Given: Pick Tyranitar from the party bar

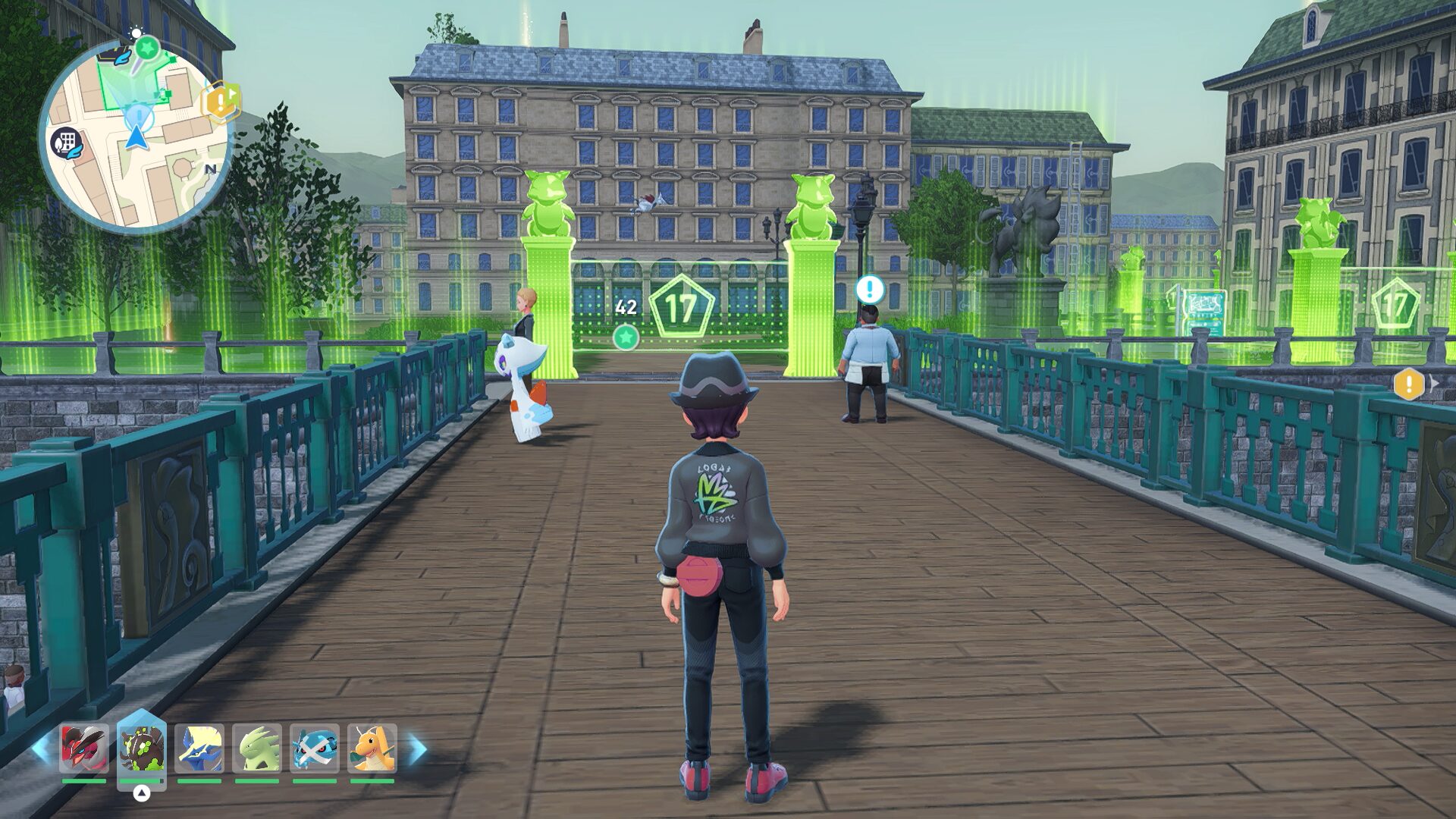Looking at the screenshot, I should (257, 748).
